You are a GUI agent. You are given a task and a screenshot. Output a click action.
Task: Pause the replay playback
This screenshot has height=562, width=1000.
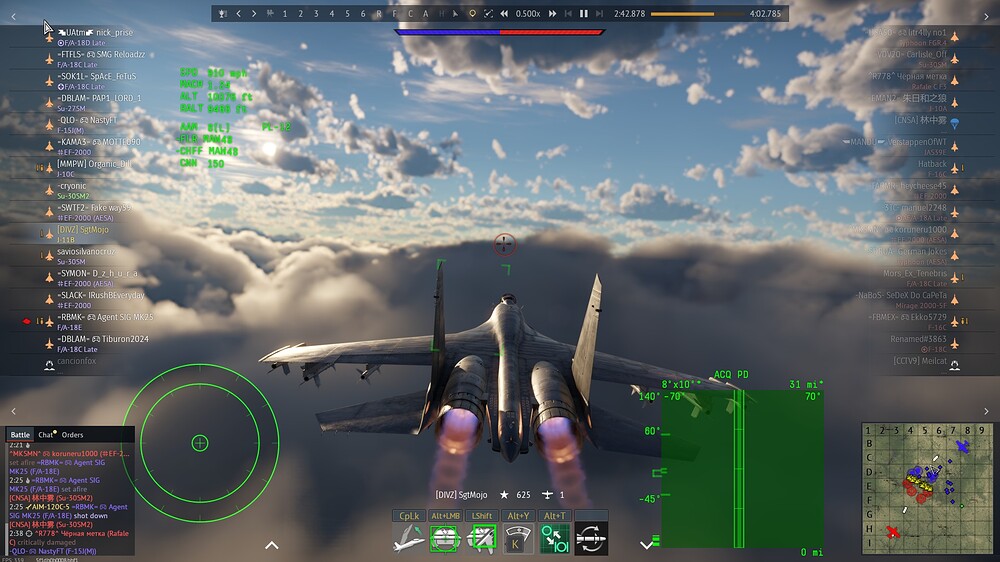[584, 14]
